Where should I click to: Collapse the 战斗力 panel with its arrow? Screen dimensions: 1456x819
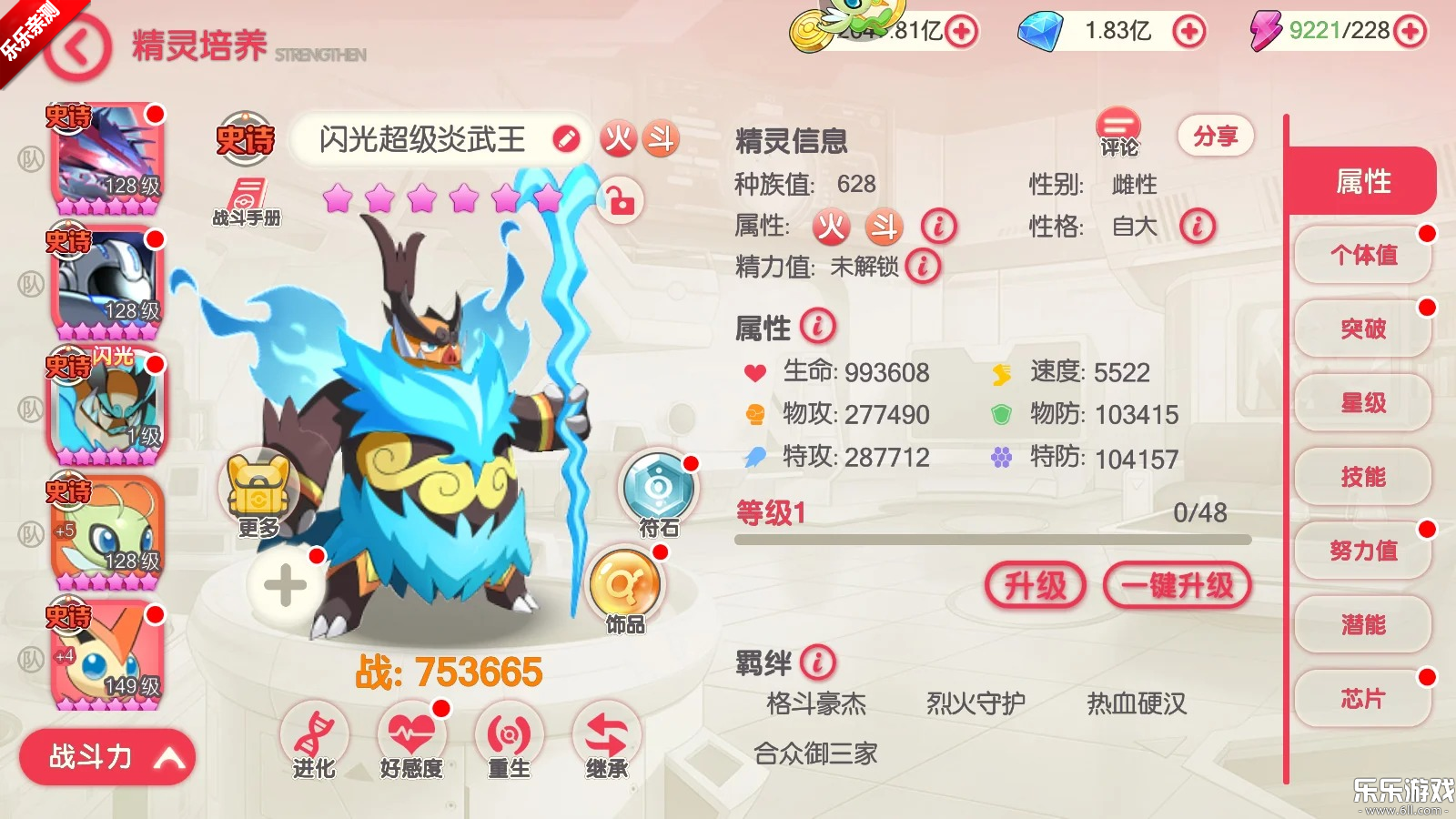tap(168, 756)
